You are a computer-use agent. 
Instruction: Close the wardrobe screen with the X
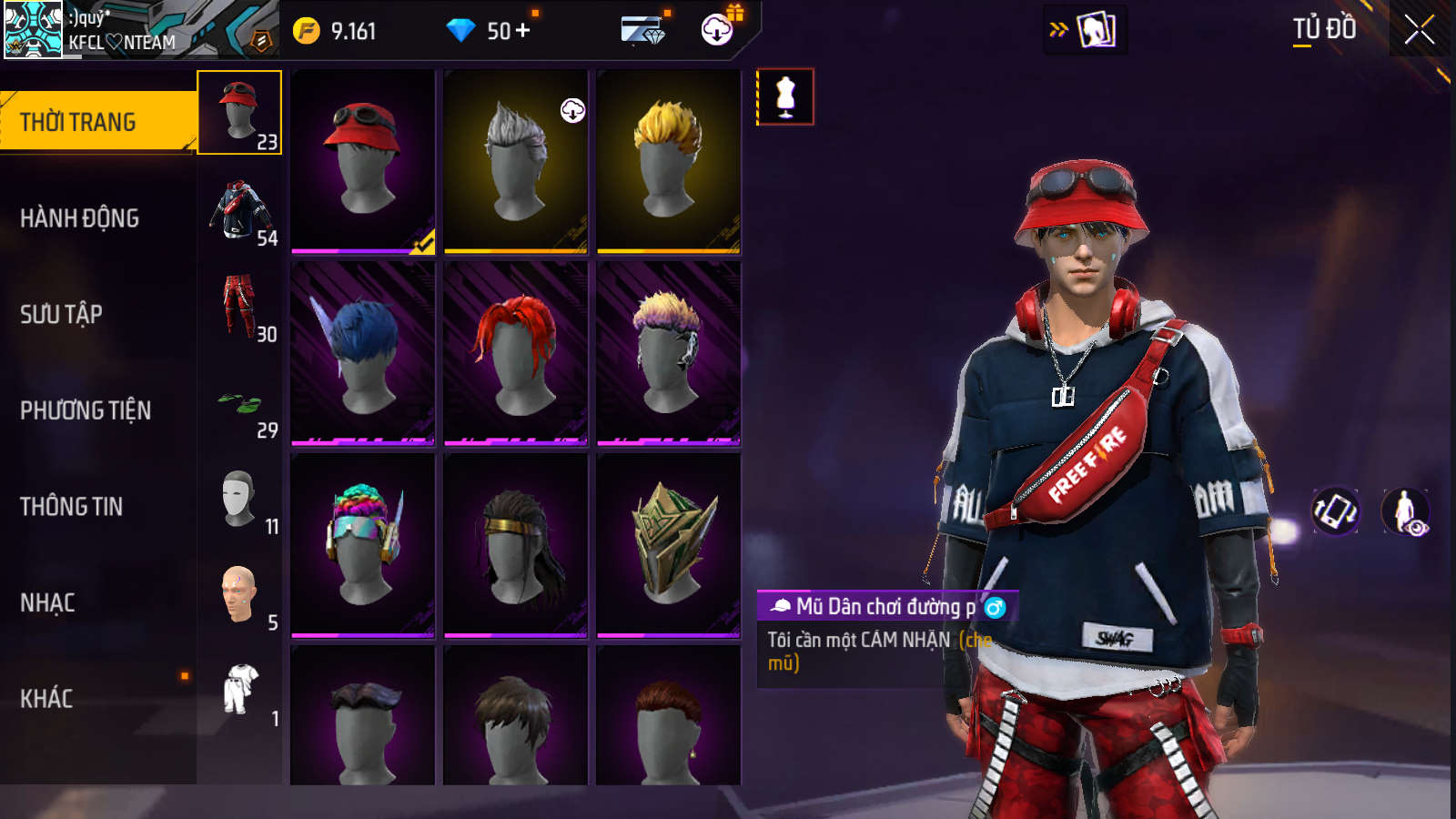pos(1419,30)
